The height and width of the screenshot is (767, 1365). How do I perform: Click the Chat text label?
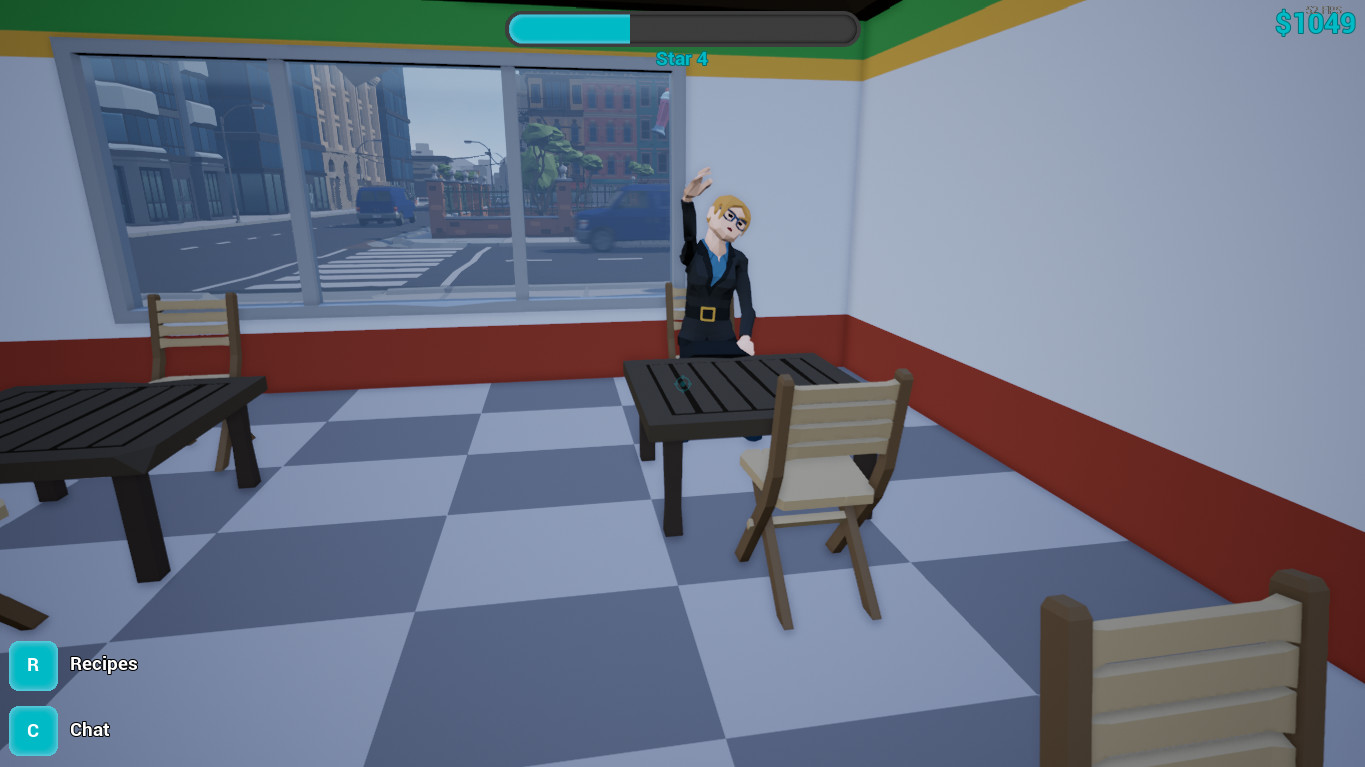coord(89,730)
